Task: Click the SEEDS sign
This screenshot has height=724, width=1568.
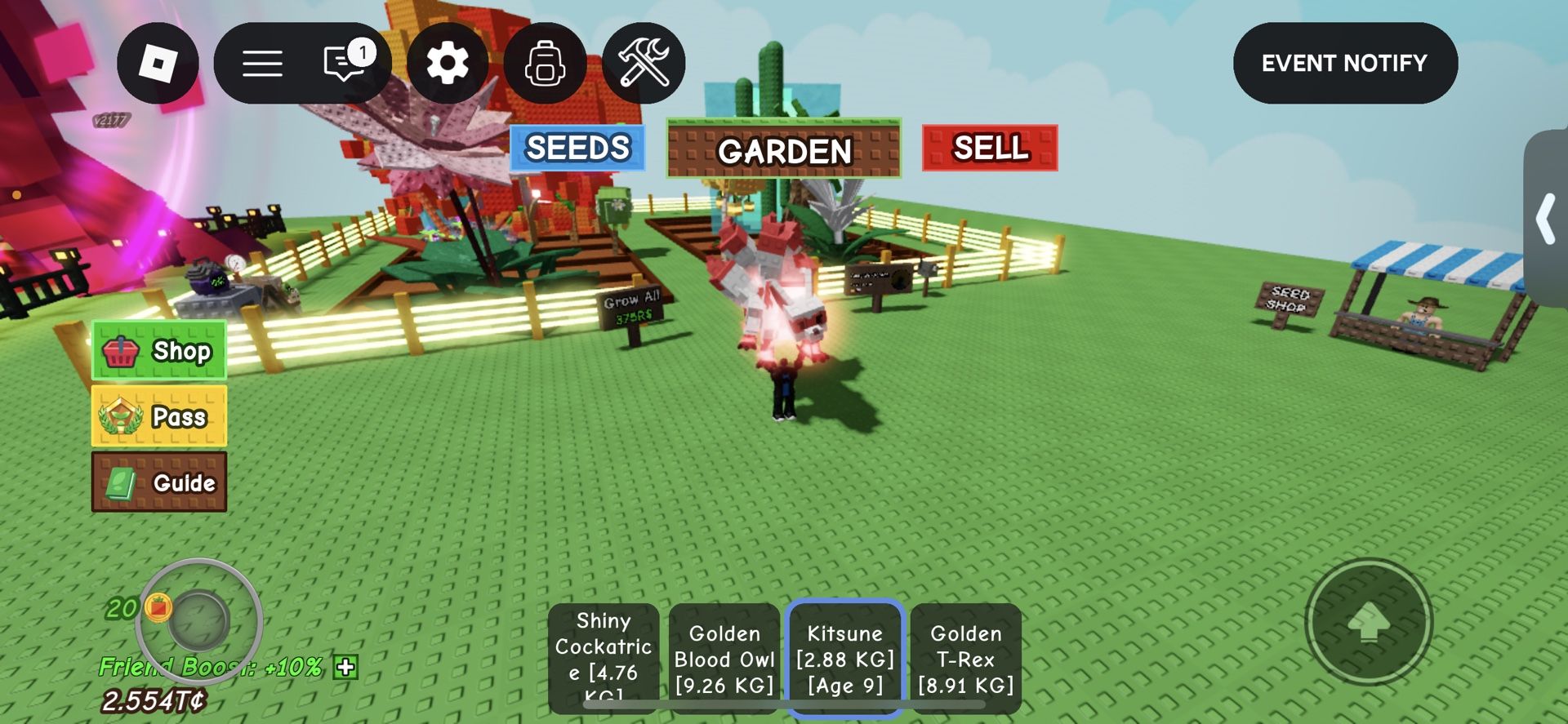Action: click(x=577, y=148)
